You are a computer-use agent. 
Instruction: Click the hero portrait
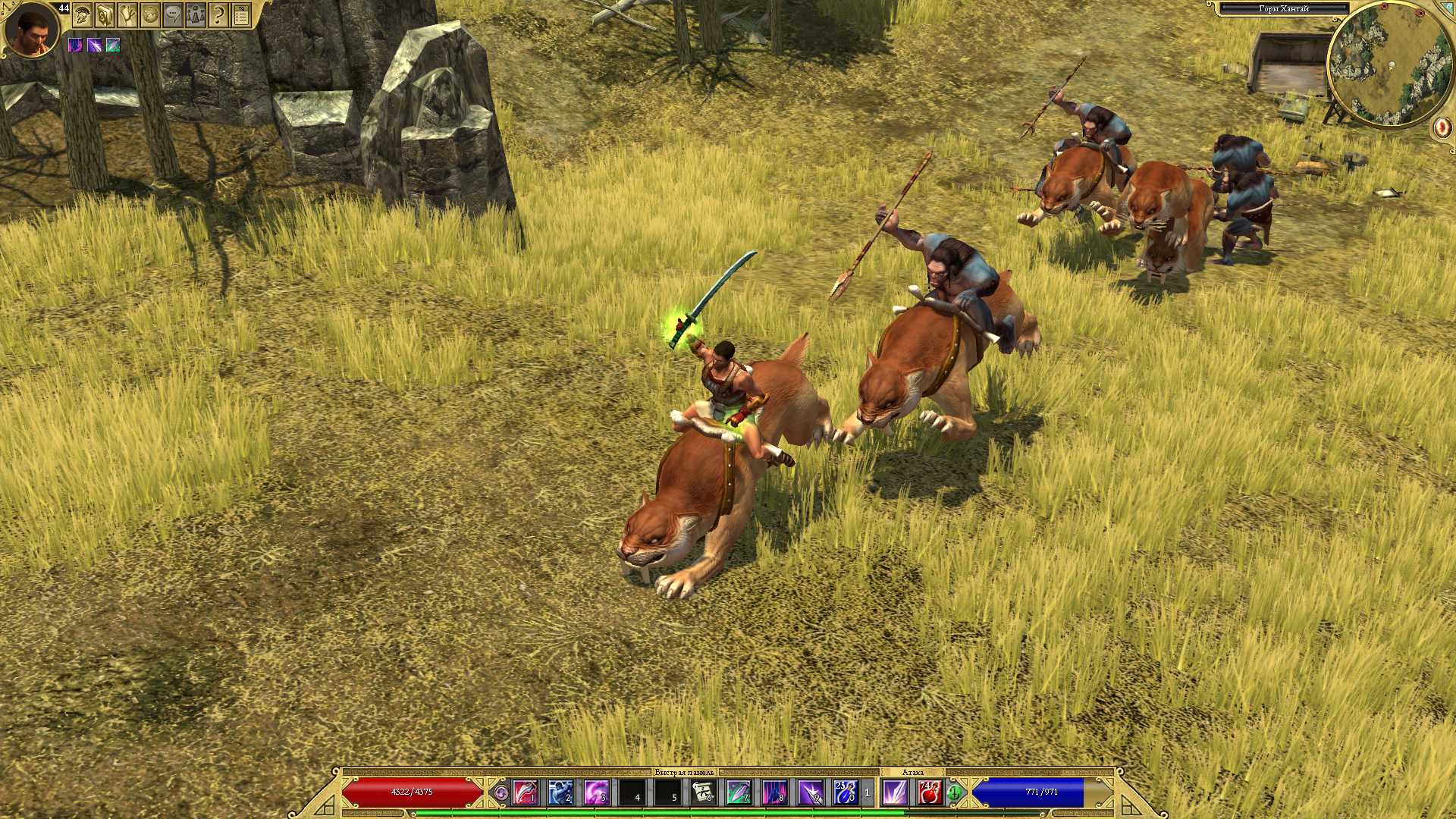(x=32, y=30)
